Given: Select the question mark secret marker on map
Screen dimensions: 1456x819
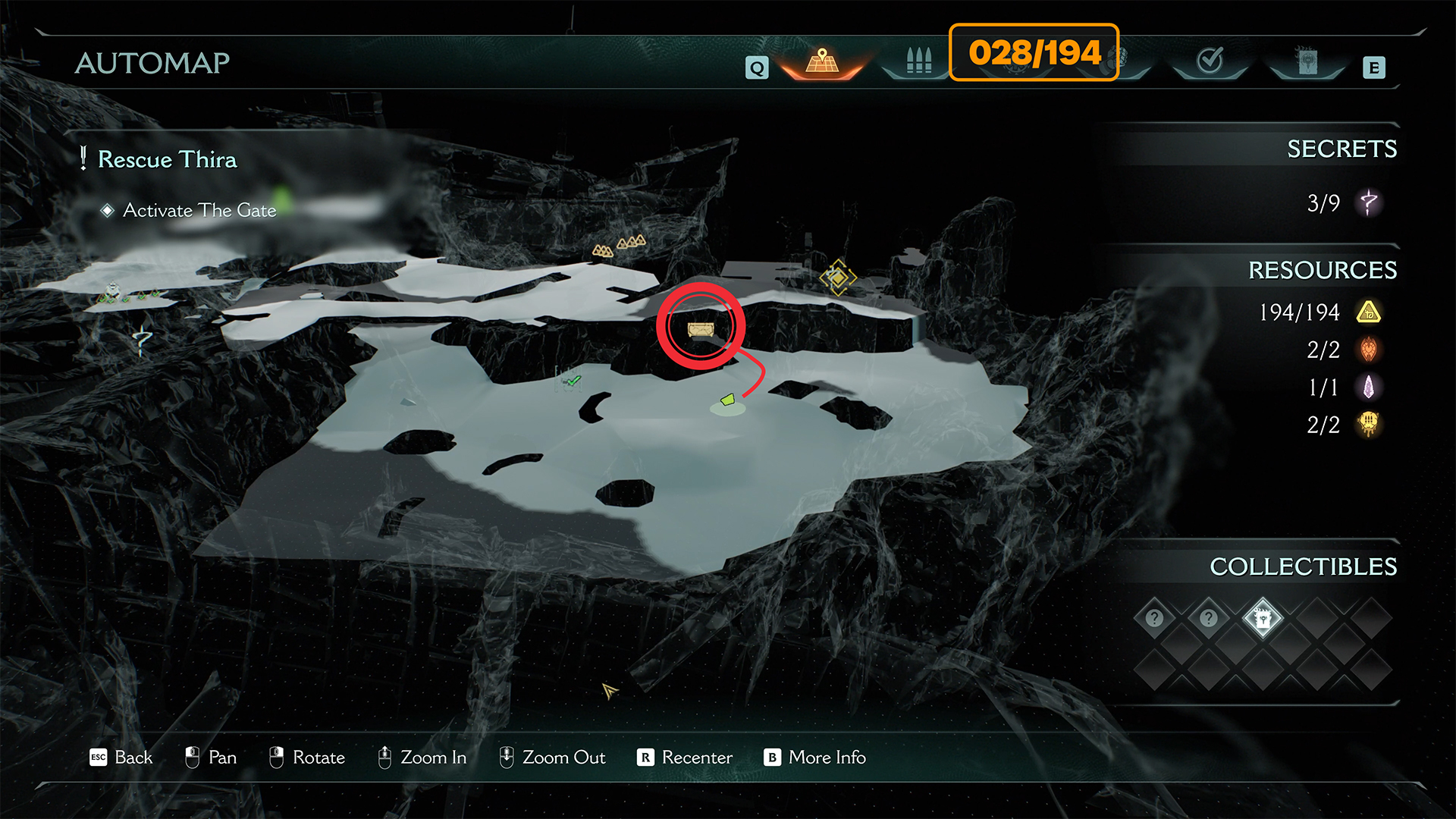Looking at the screenshot, I should click(142, 339).
